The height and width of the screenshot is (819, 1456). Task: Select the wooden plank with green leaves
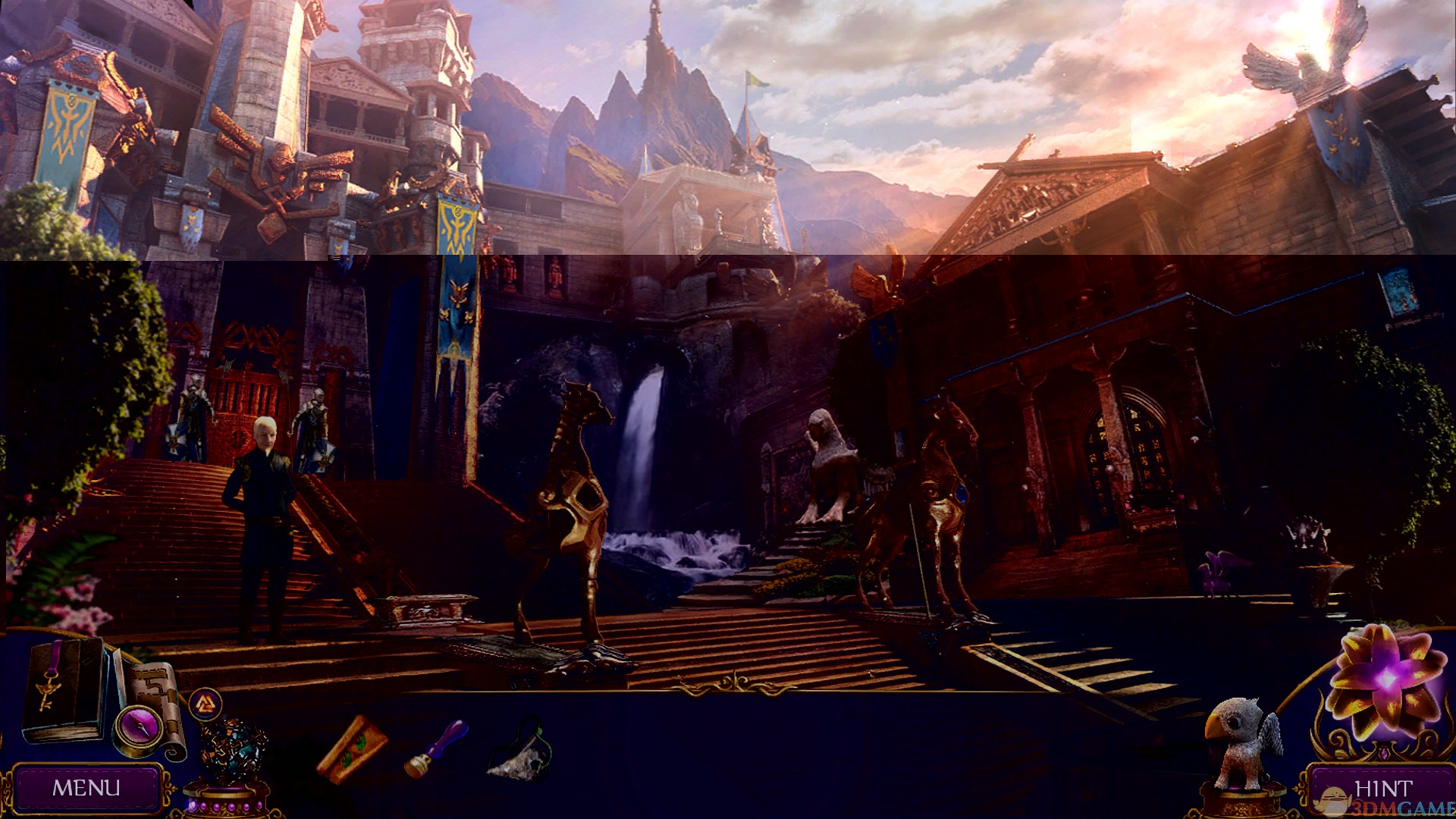coord(352,748)
